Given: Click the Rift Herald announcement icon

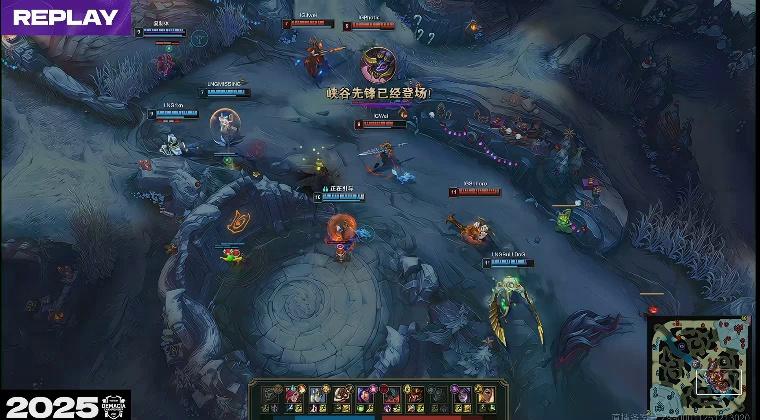Looking at the screenshot, I should tap(377, 65).
